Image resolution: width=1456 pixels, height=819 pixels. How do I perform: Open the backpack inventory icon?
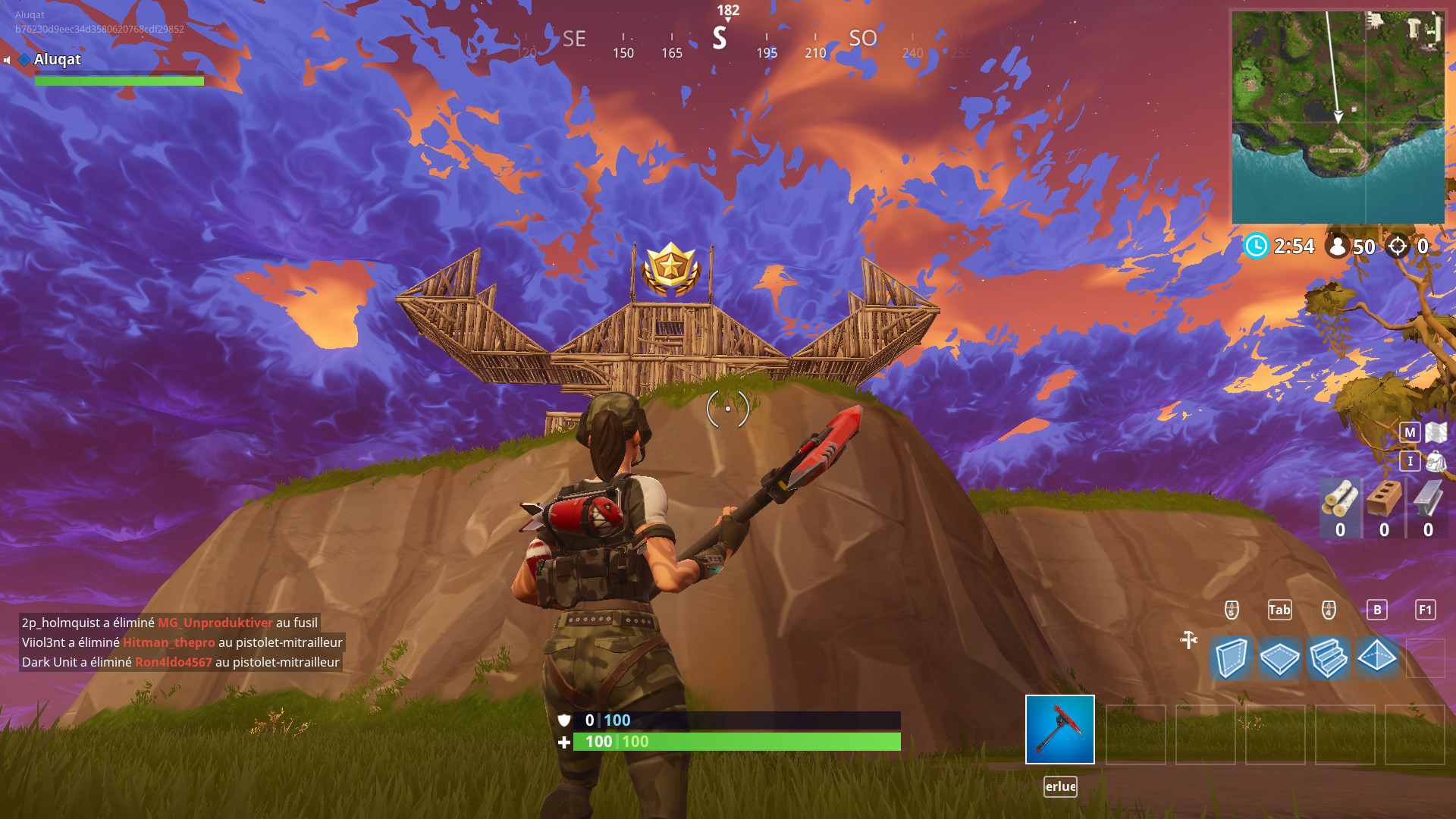pyautogui.click(x=1436, y=460)
